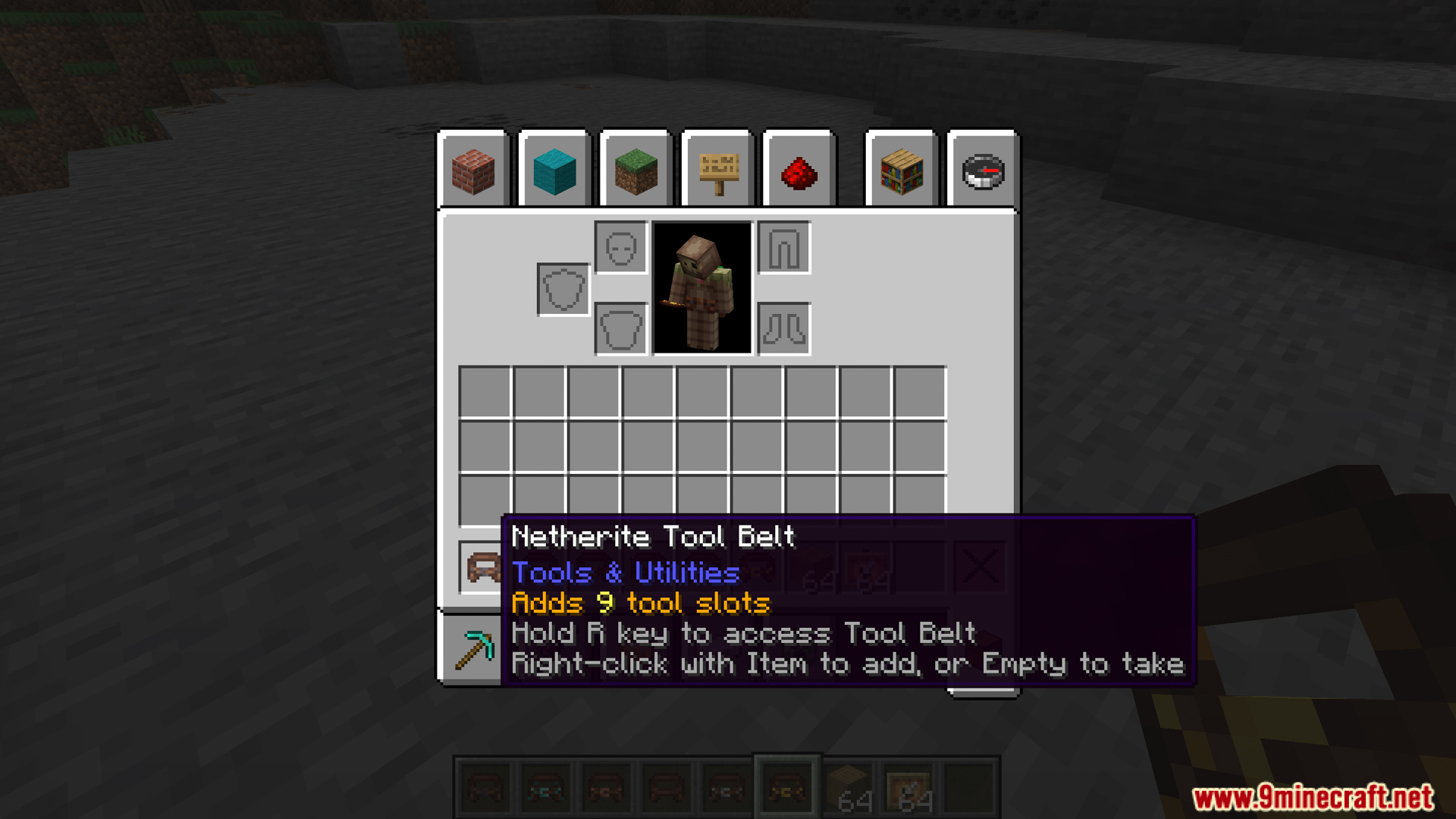Screen dimensions: 1456x819
Task: Click the empty leggings armor slot
Action: tap(784, 248)
